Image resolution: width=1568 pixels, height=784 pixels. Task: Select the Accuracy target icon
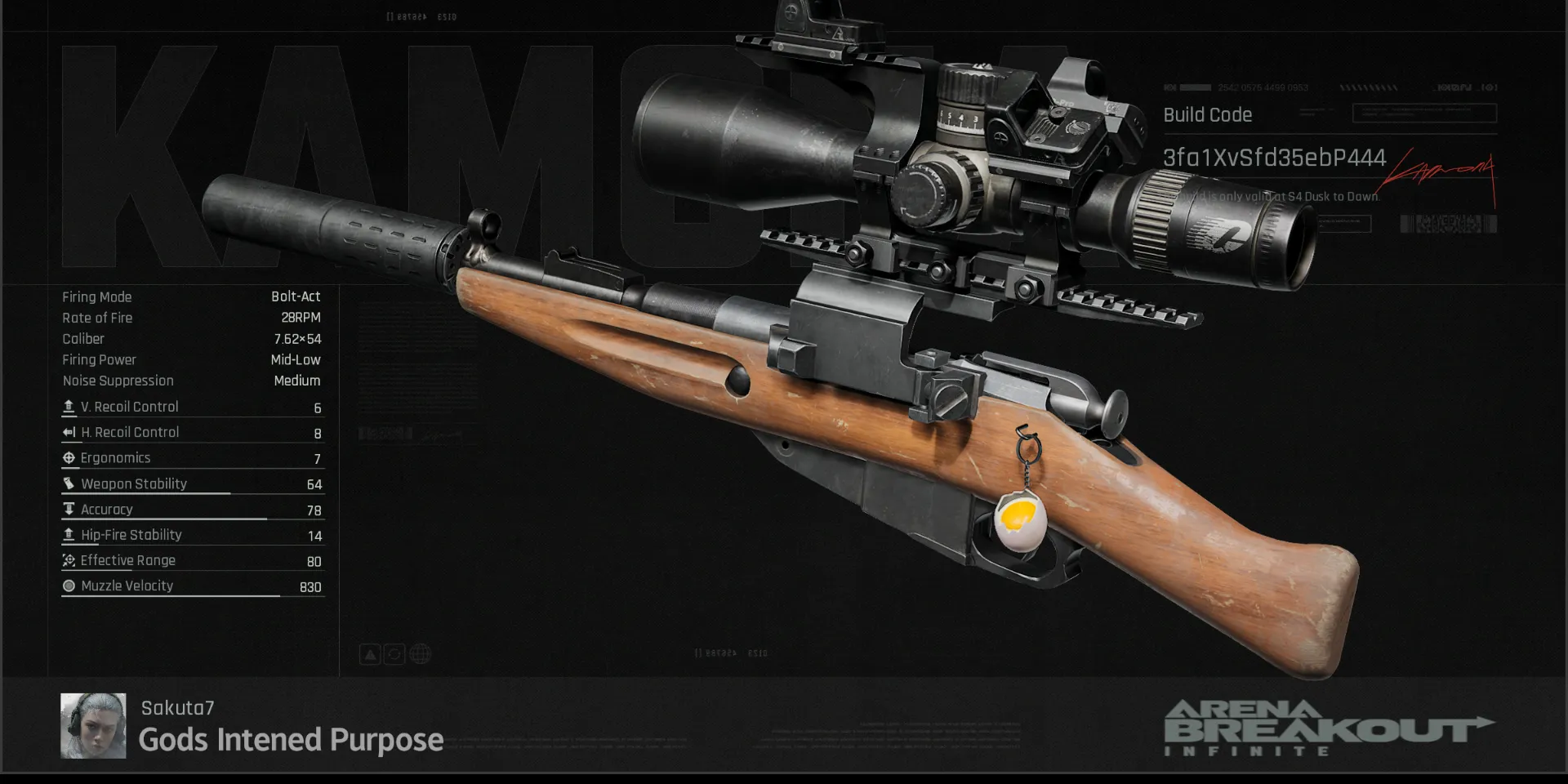(69, 509)
